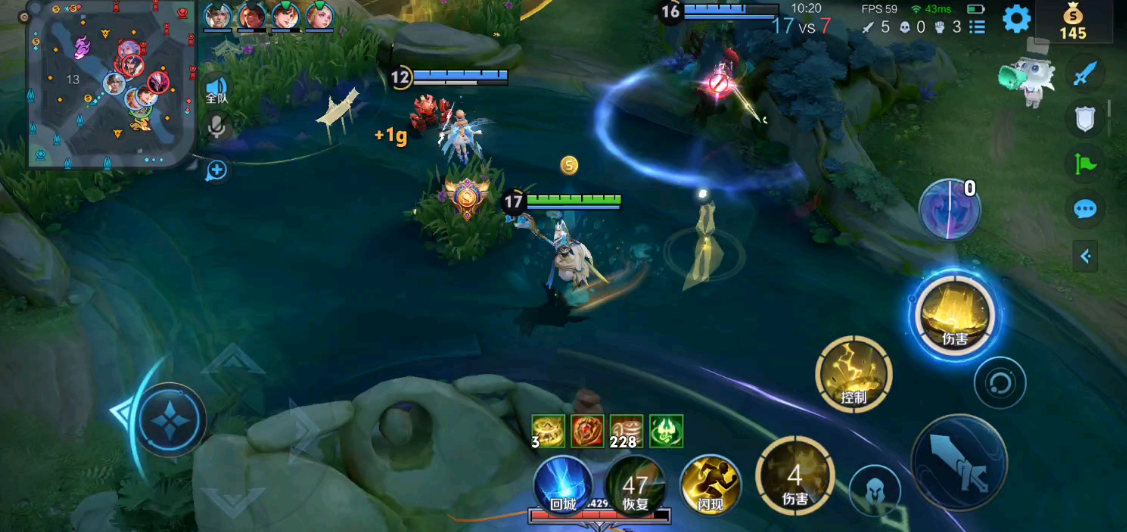Tap the helmet target-hero button

tap(874, 491)
